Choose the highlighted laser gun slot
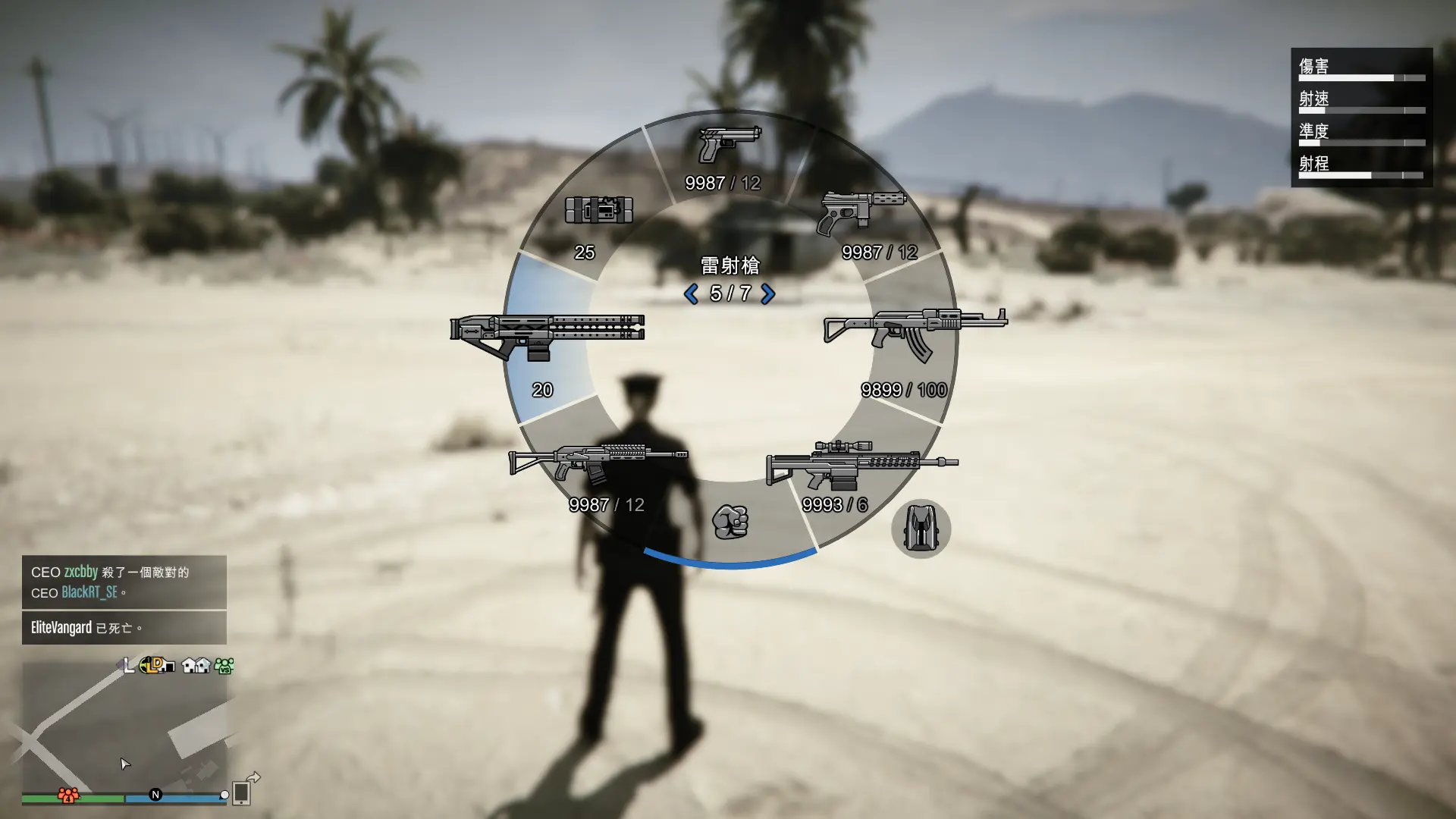1456x819 pixels. [x=548, y=337]
